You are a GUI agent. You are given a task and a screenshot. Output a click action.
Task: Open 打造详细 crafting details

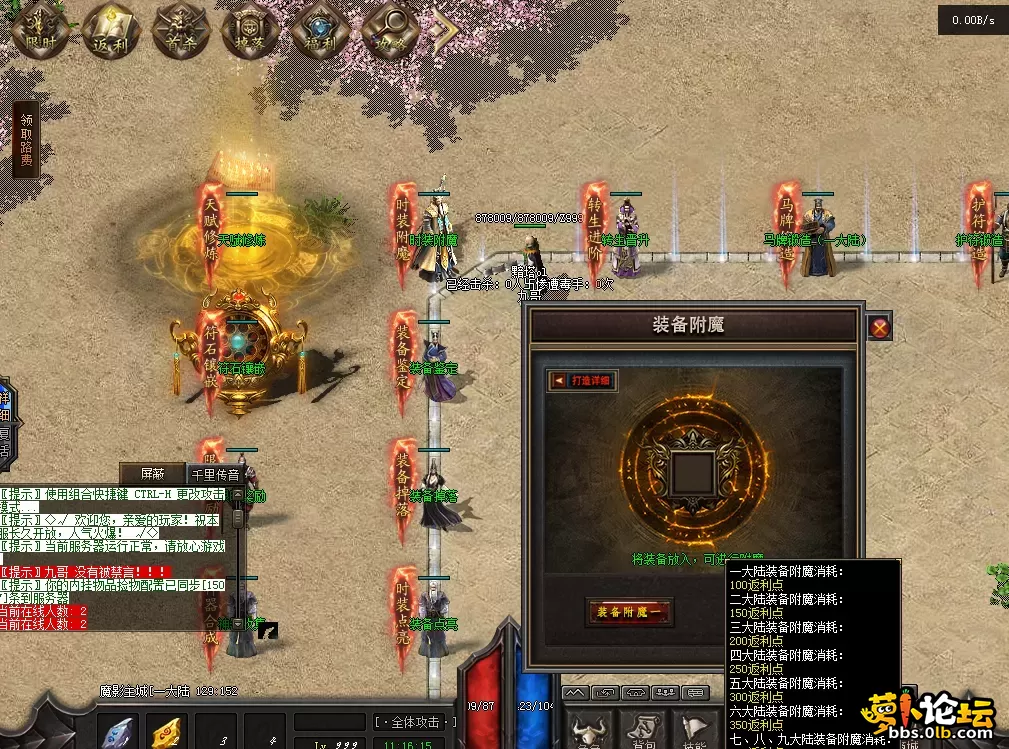point(583,380)
